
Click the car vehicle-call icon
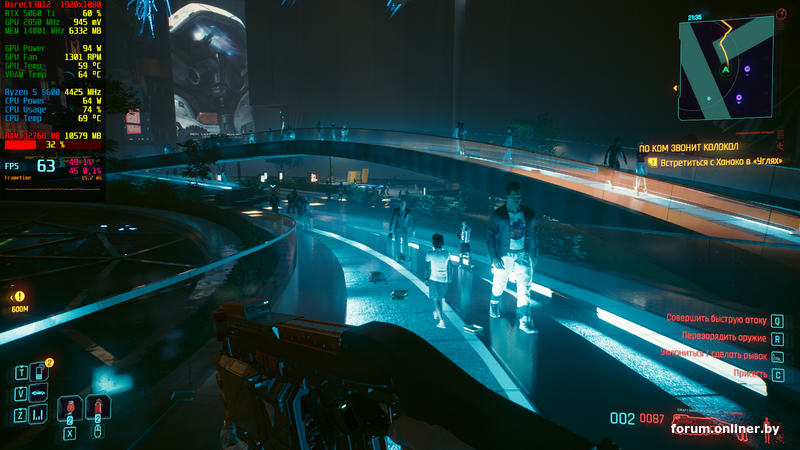pyautogui.click(x=41, y=390)
